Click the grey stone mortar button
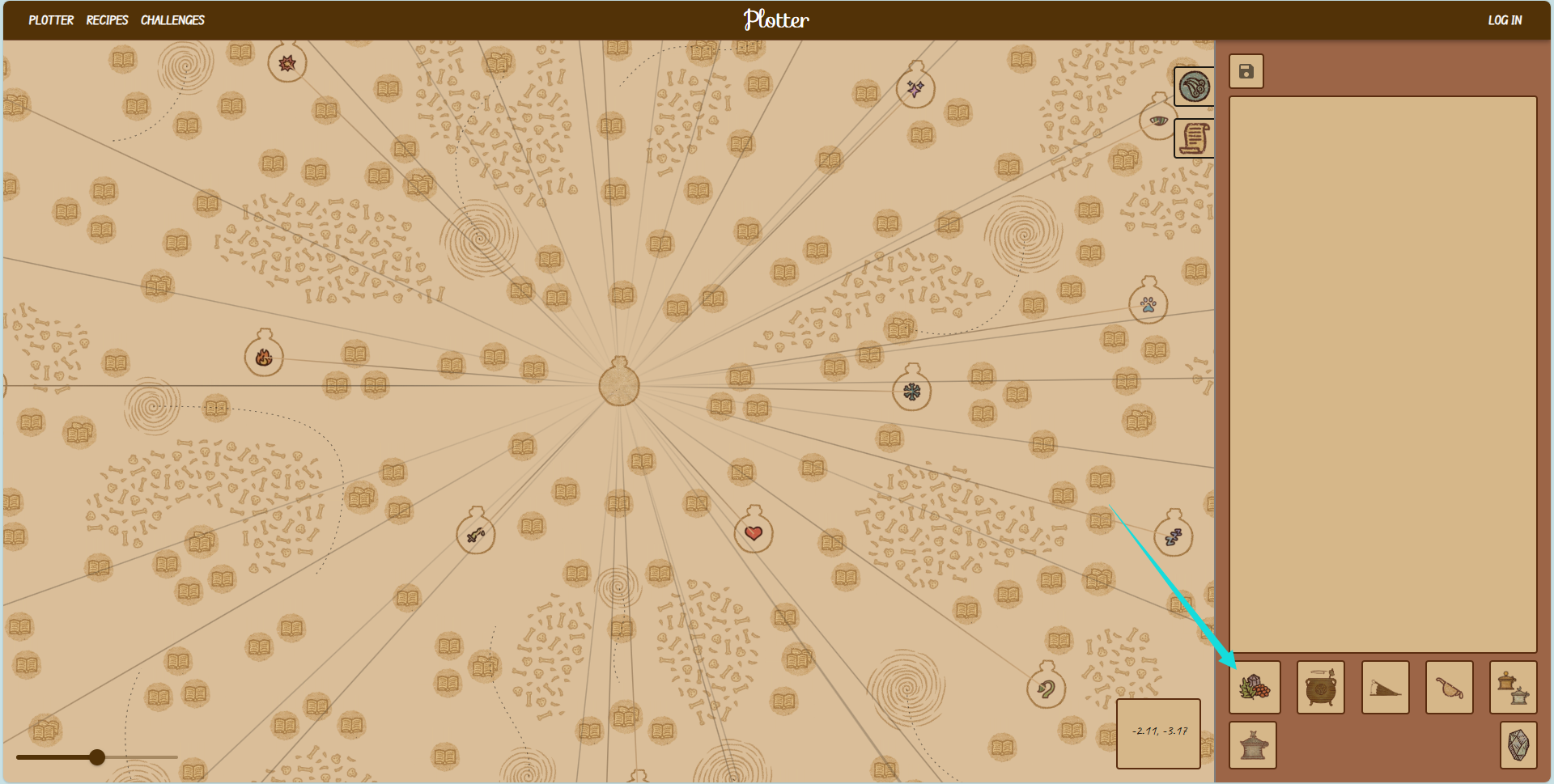1554x784 pixels. (1253, 745)
